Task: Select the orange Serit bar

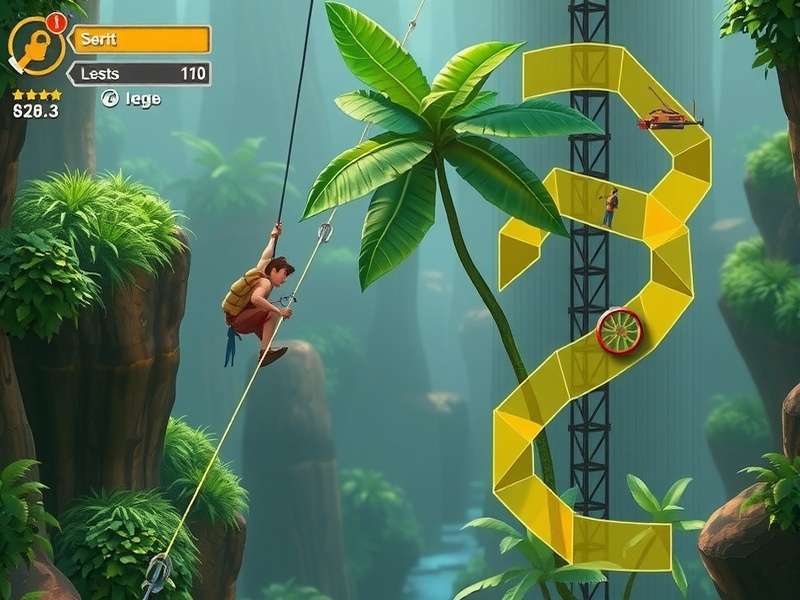Action: coord(140,39)
